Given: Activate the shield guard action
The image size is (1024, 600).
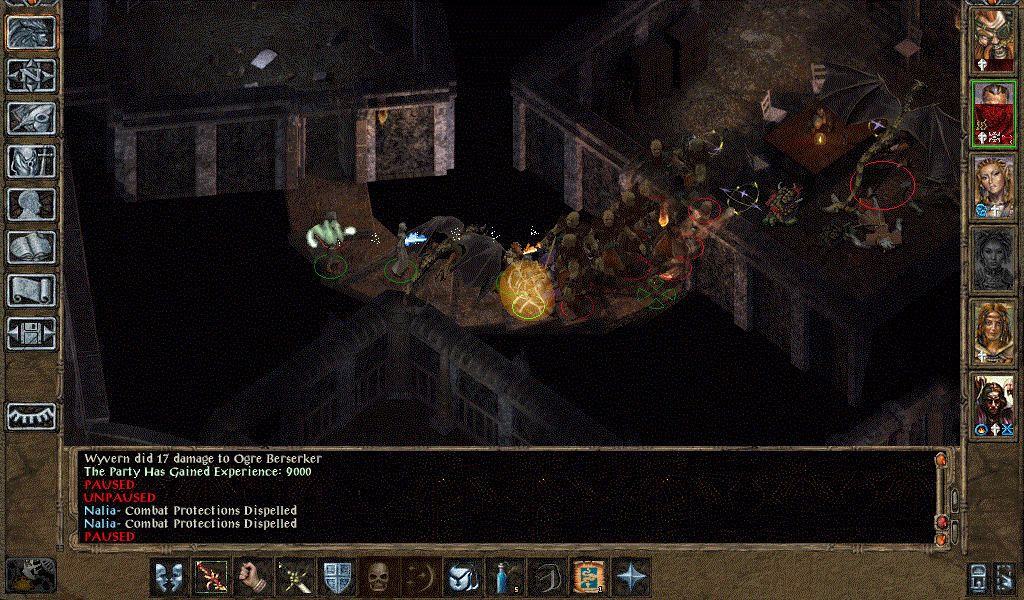Looking at the screenshot, I should tap(335, 577).
